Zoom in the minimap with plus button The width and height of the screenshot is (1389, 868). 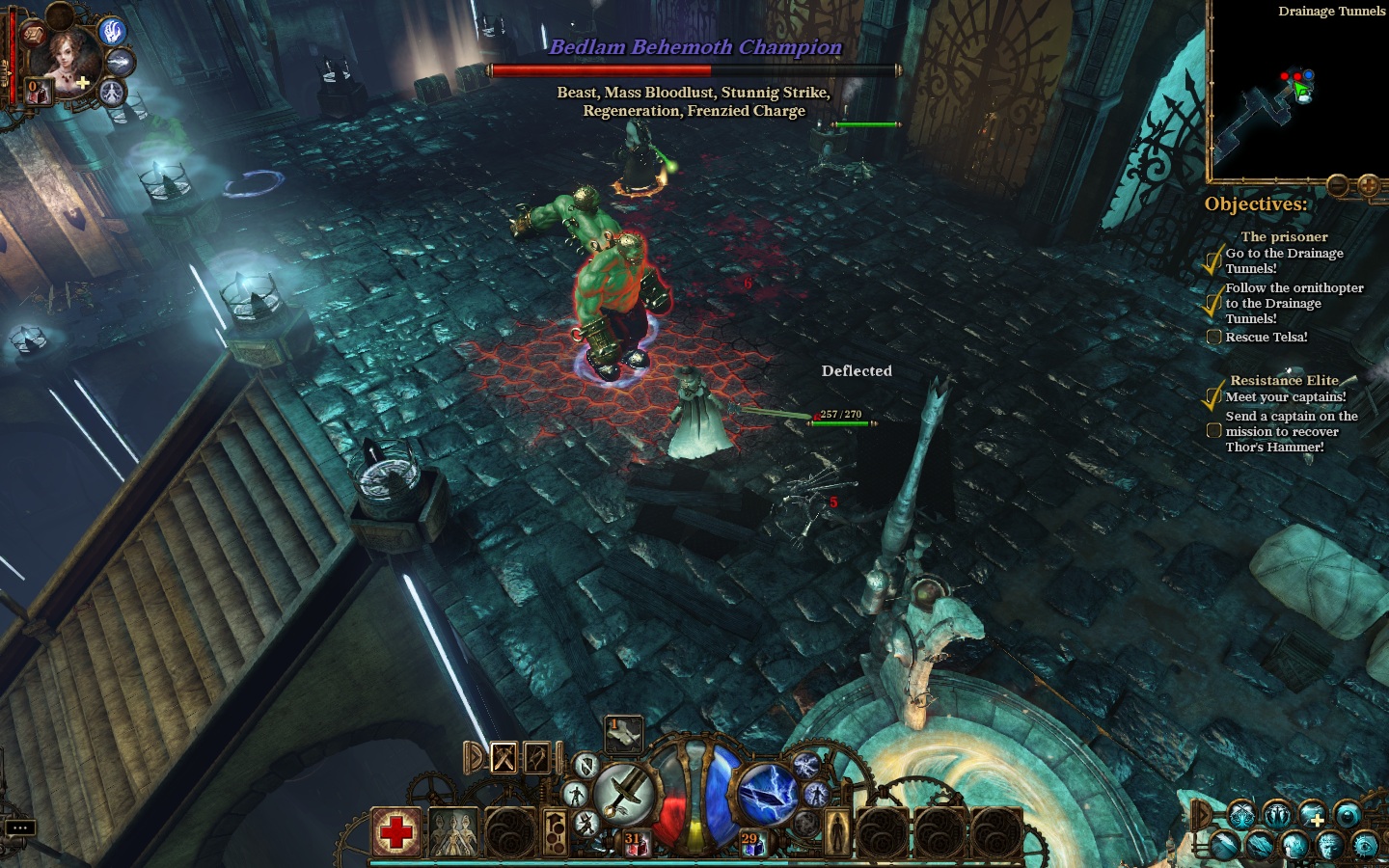pyautogui.click(x=1368, y=184)
